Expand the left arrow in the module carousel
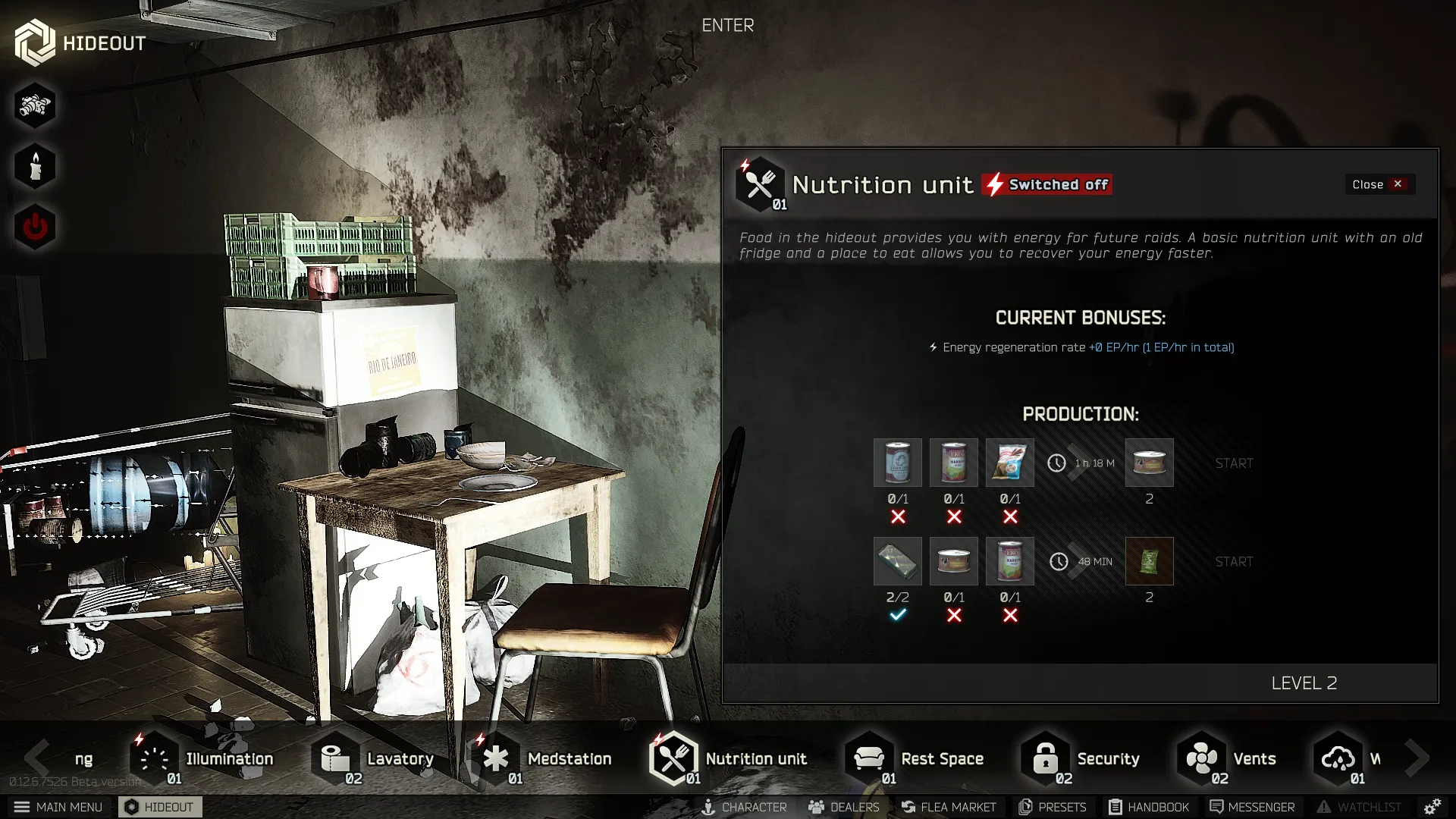 [36, 758]
